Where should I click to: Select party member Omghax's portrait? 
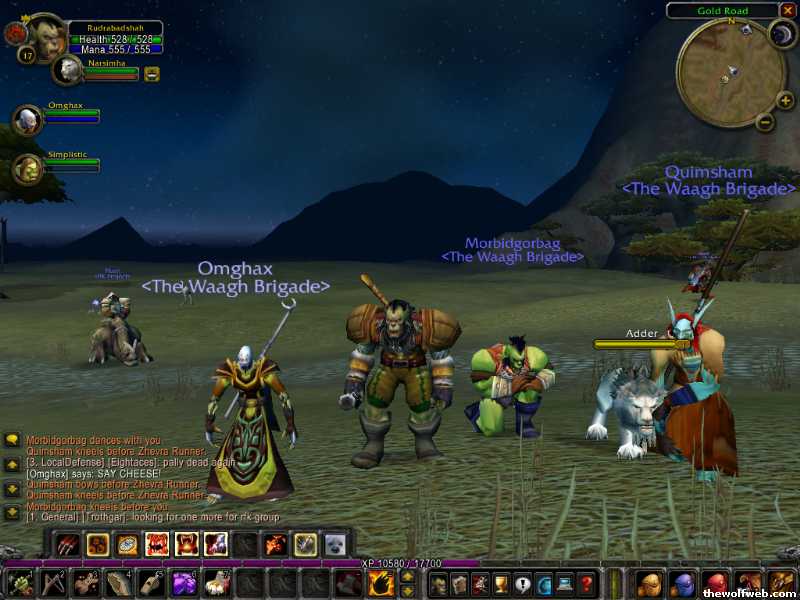click(x=26, y=119)
